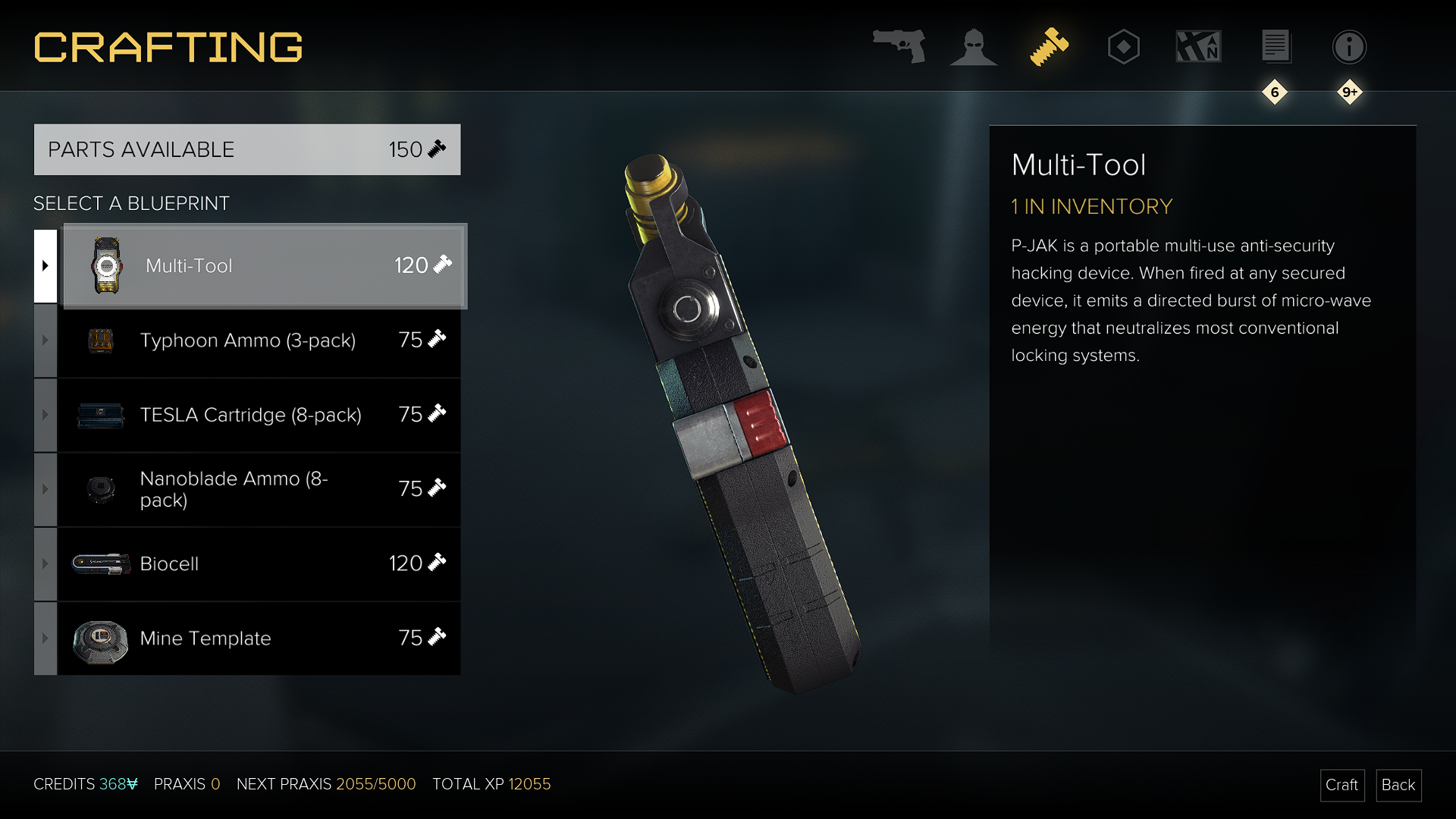
Task: Choose the Mine Template blueprint
Action: pos(258,638)
